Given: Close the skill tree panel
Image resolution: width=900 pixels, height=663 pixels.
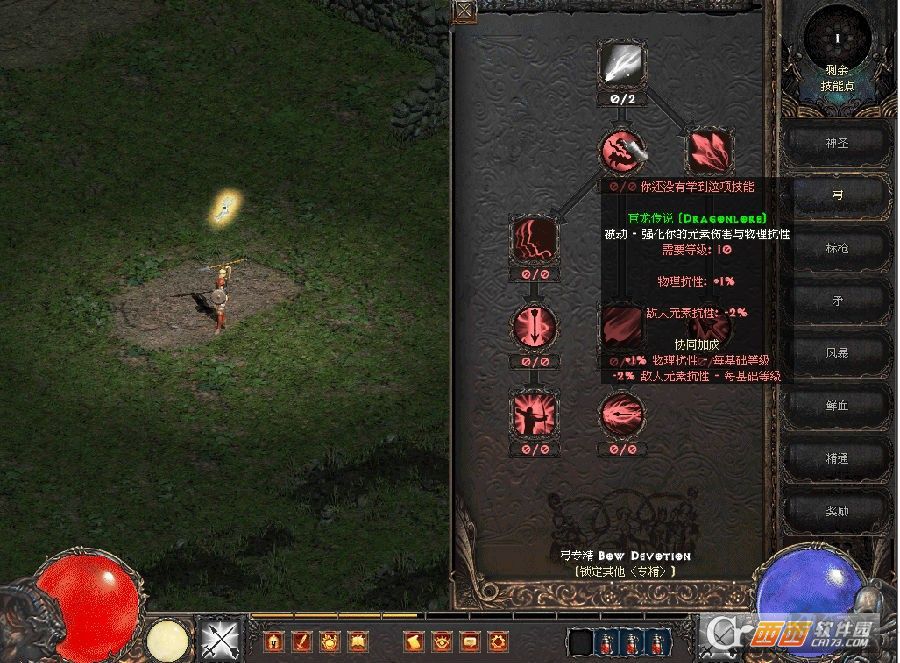Looking at the screenshot, I should (x=465, y=11).
